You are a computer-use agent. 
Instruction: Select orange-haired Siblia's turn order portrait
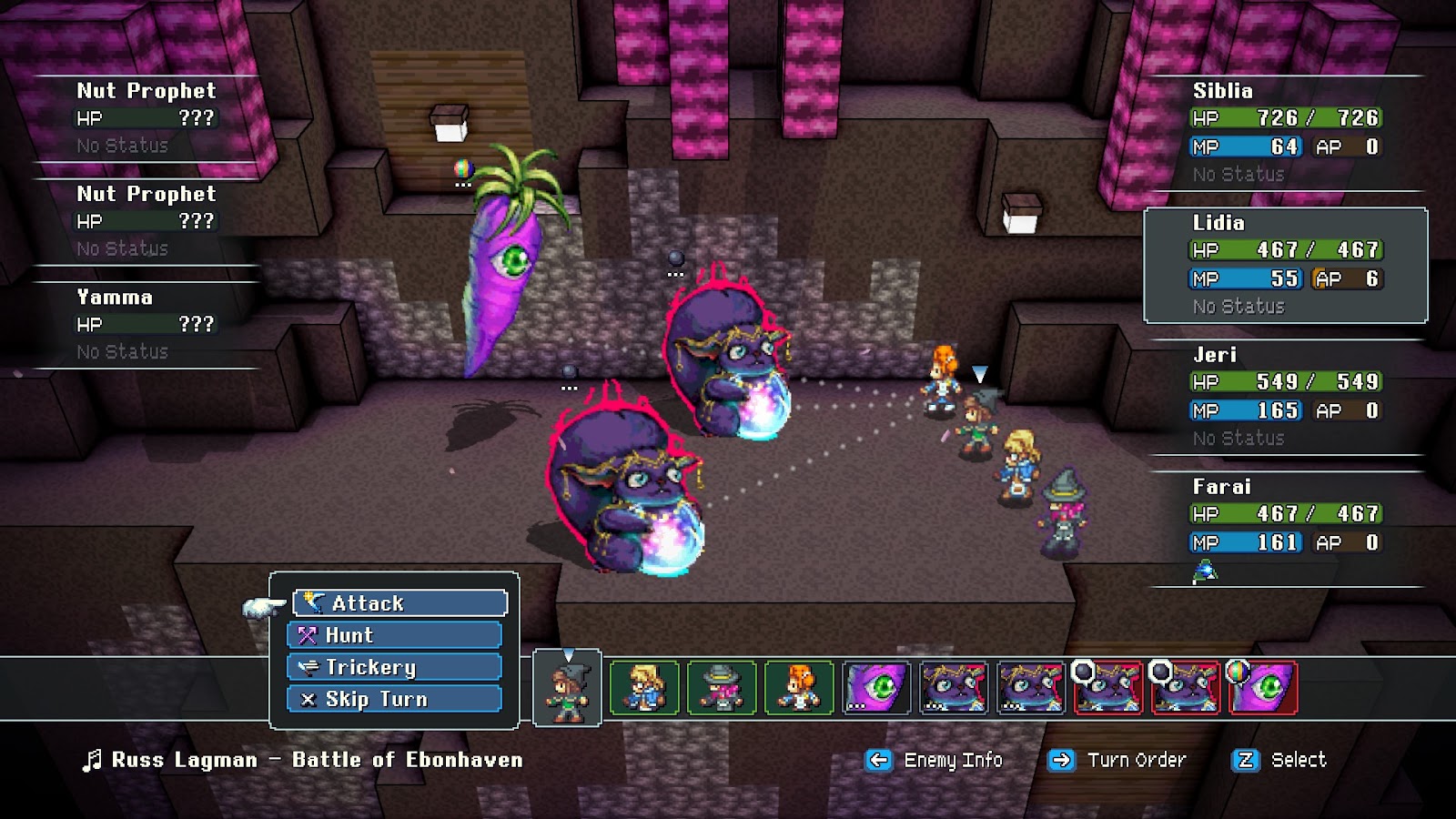799,688
